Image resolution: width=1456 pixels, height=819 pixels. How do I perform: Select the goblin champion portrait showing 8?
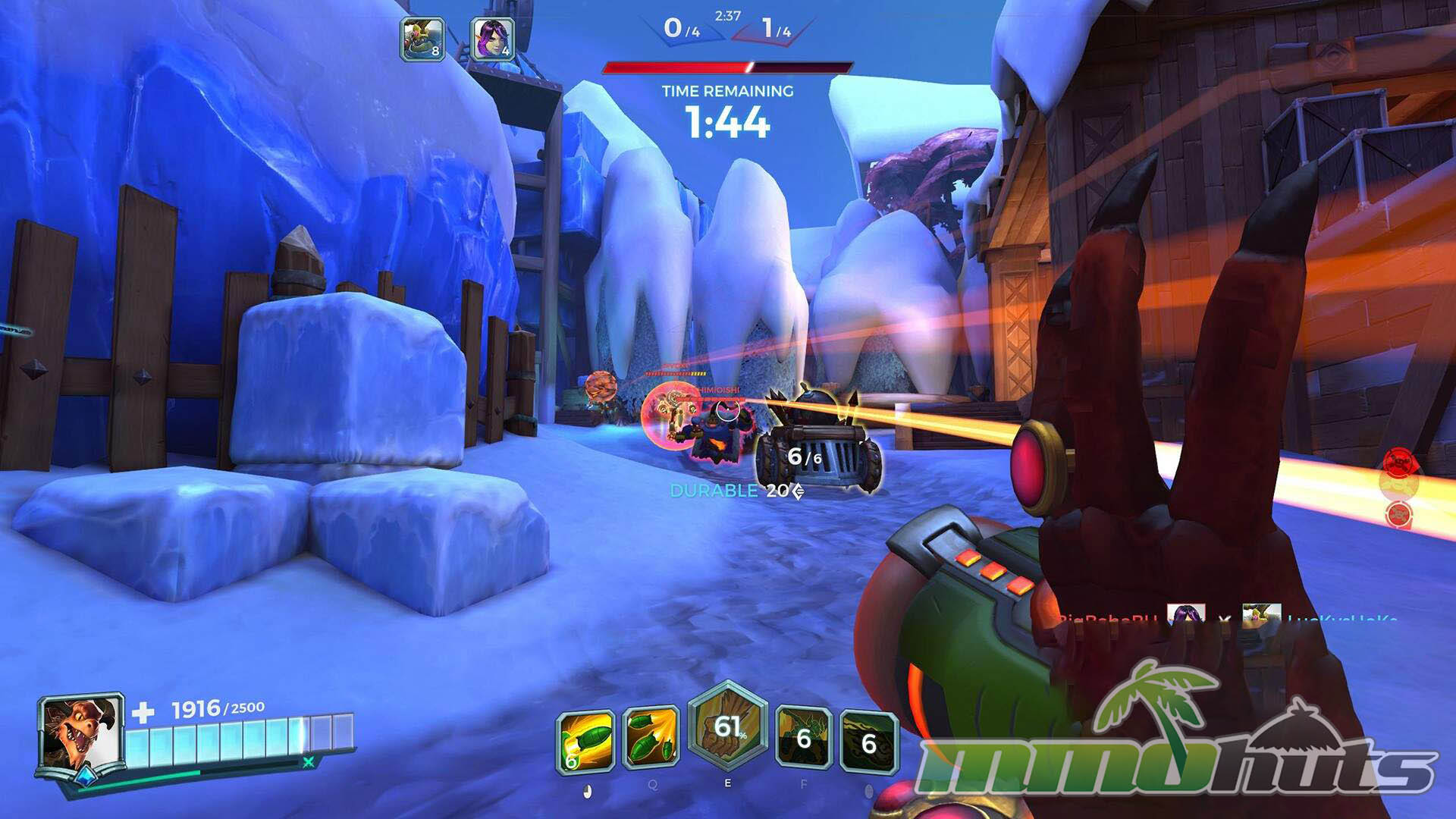click(422, 39)
